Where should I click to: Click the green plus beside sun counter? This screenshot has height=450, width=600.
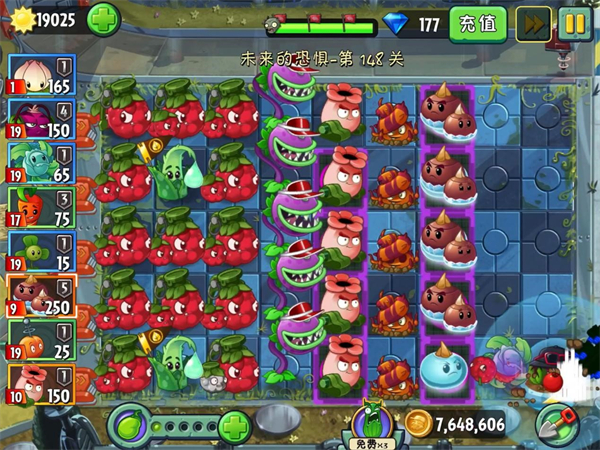(x=103, y=19)
